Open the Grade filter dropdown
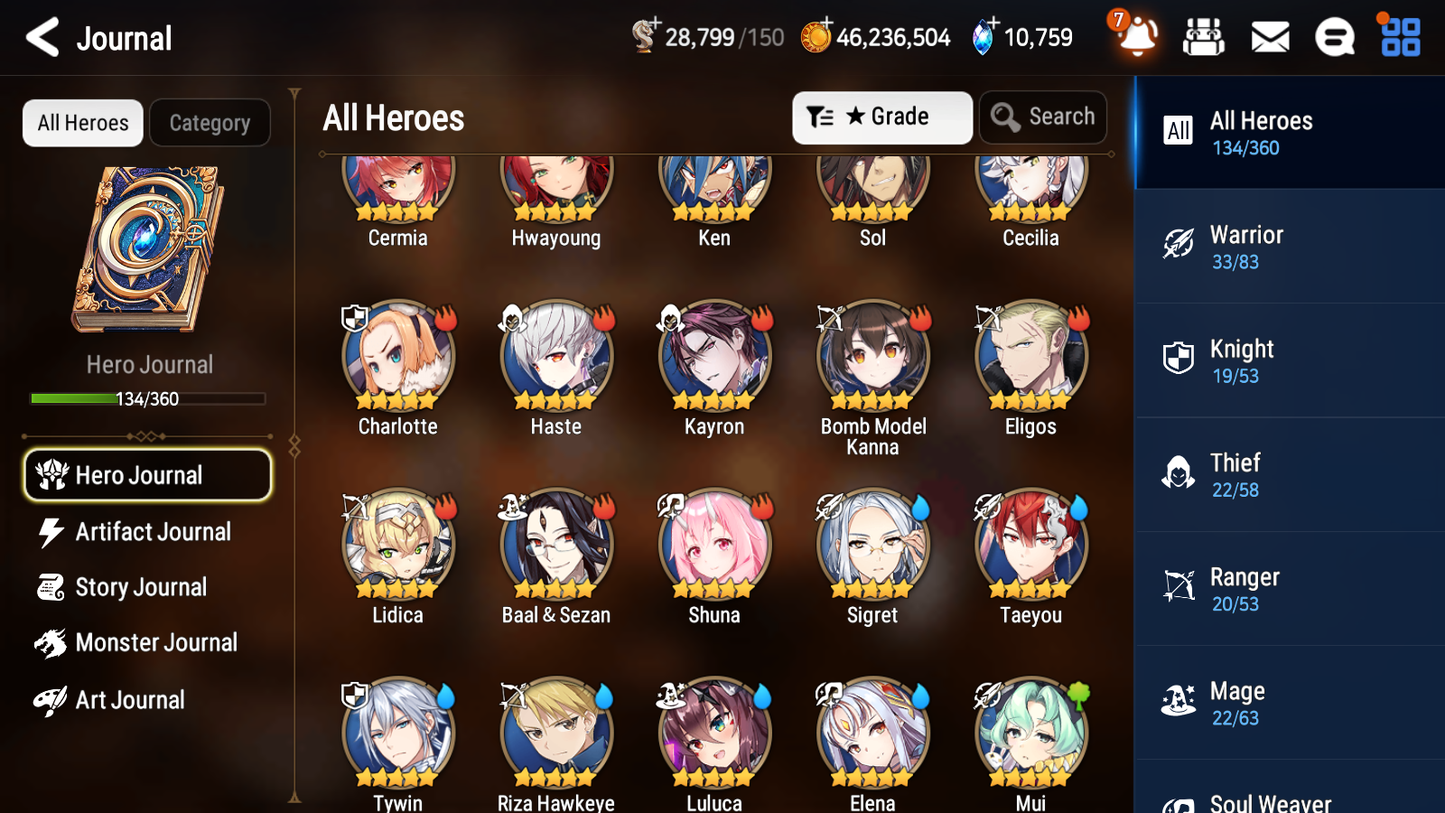1445x813 pixels. click(882, 117)
